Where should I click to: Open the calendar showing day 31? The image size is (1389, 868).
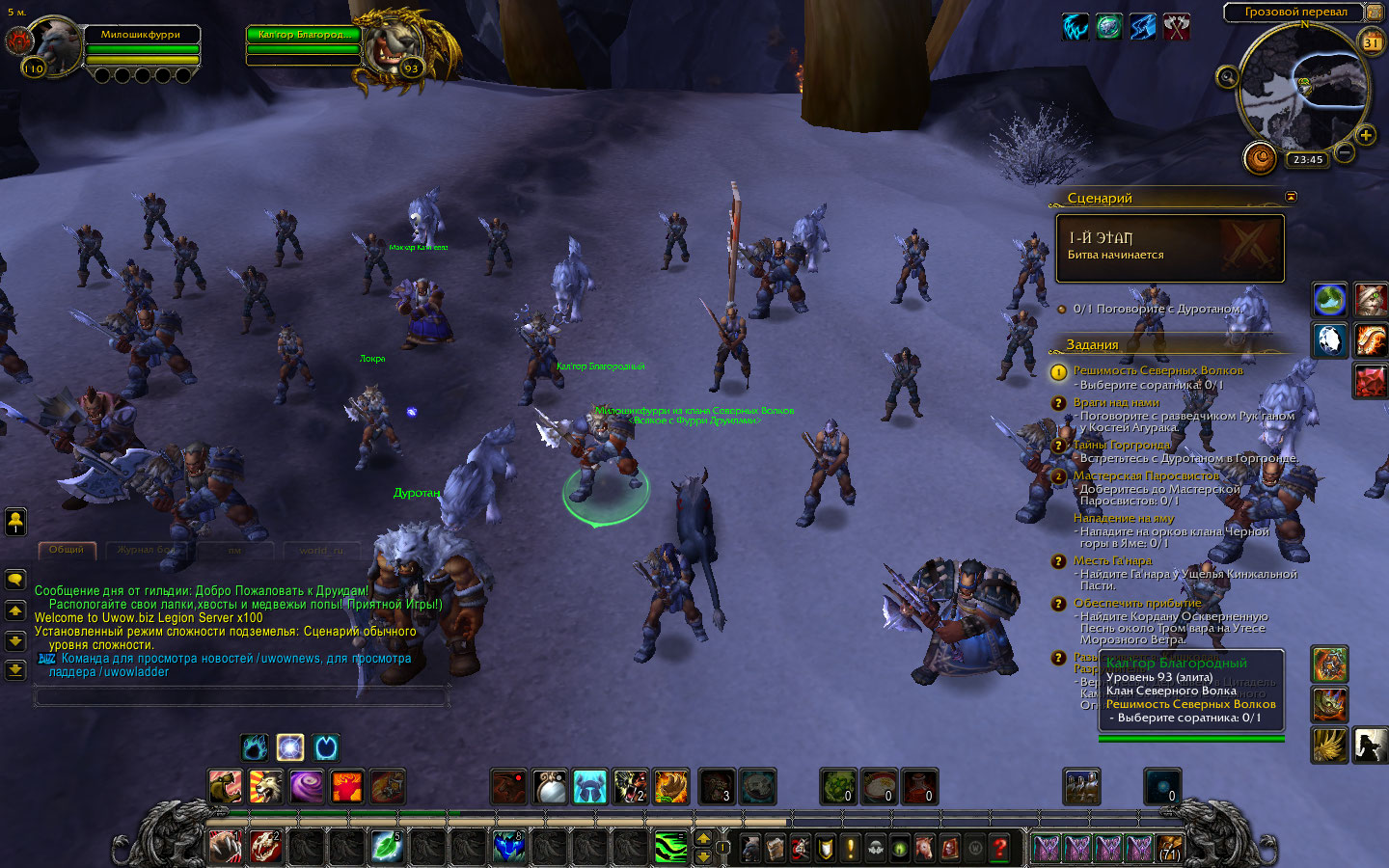1371,41
